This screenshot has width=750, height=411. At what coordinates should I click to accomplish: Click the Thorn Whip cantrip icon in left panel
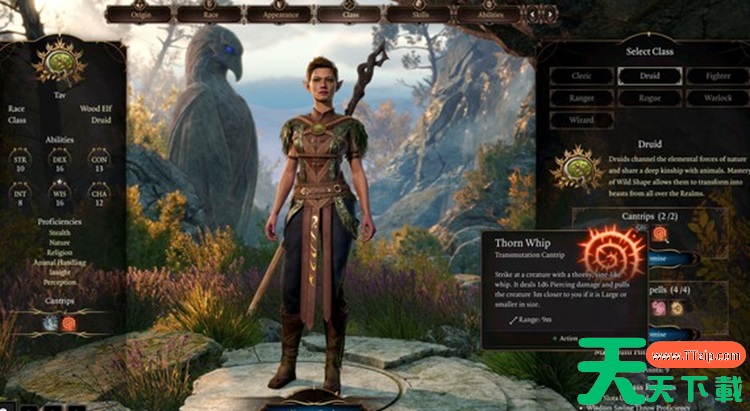pos(70,323)
